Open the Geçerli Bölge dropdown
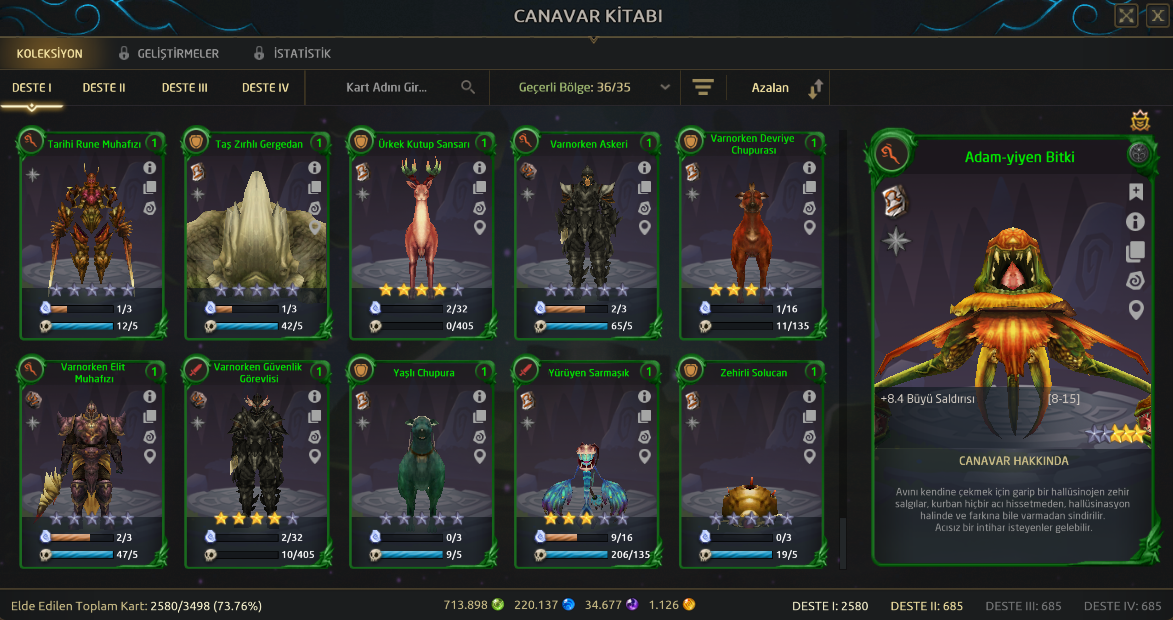The width and height of the screenshot is (1173, 620). 594,88
